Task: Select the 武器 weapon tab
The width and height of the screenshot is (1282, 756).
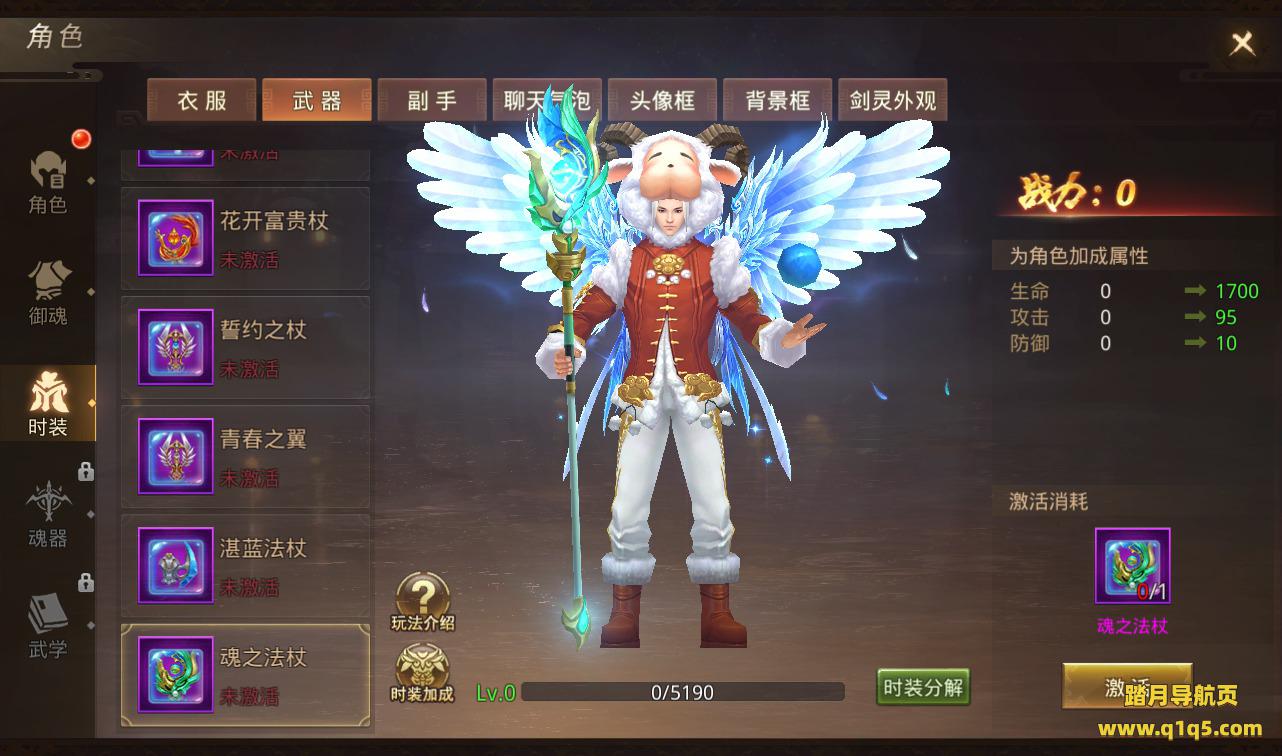Action: [317, 101]
